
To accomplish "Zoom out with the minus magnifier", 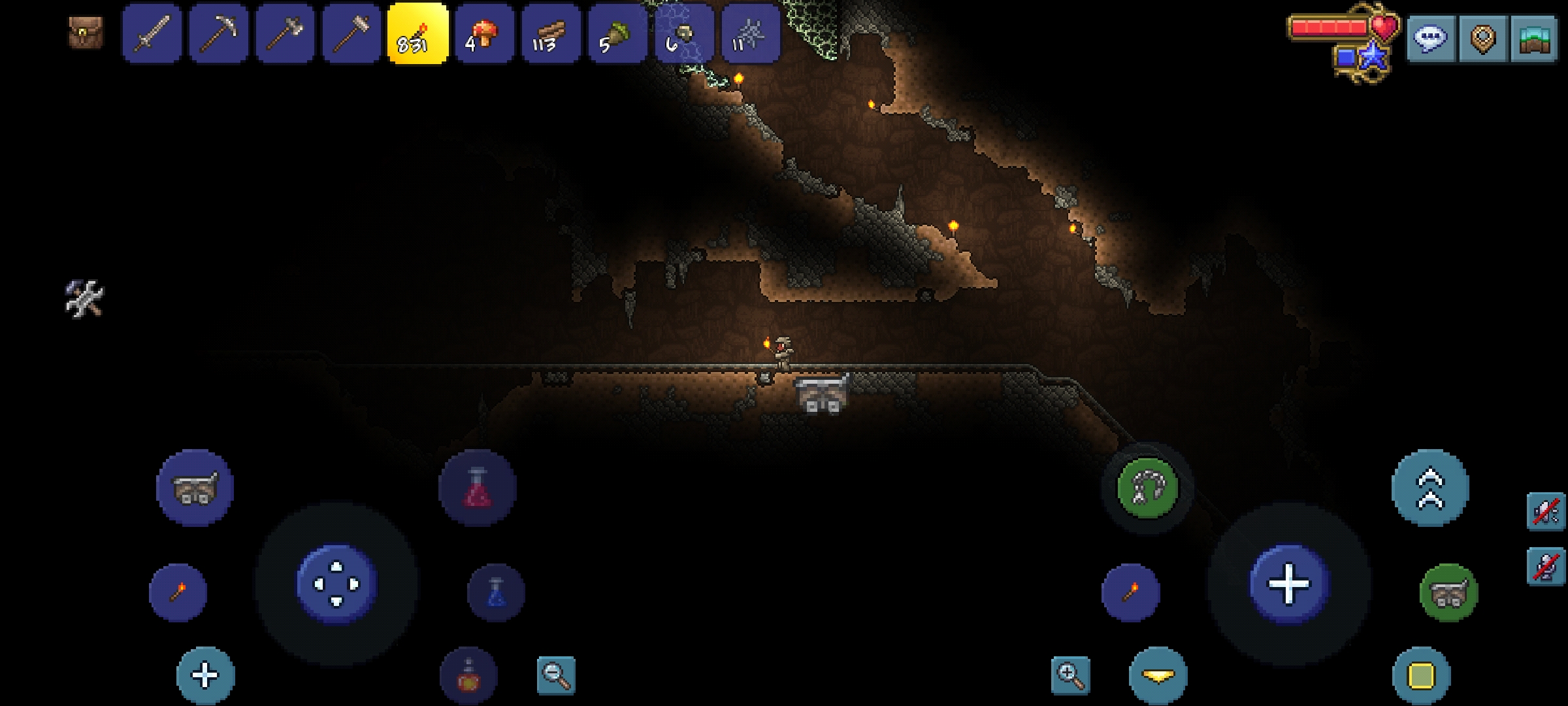I will pos(556,675).
